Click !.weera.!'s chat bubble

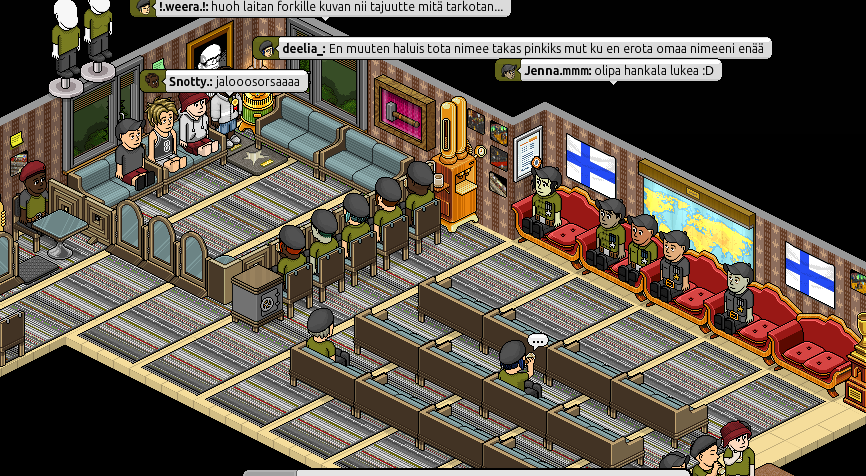320,7
